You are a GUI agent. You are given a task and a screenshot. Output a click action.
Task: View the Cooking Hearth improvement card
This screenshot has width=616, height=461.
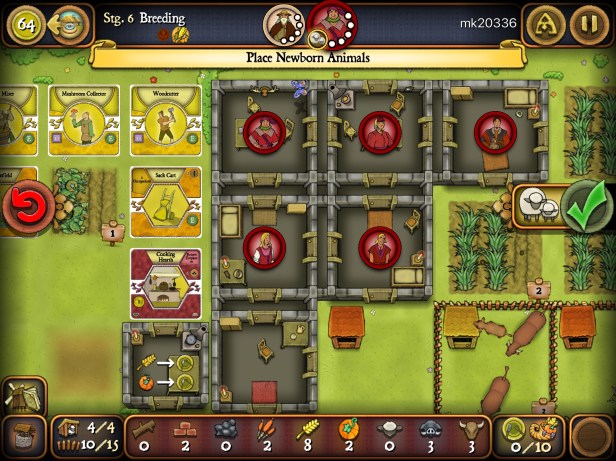[x=160, y=283]
